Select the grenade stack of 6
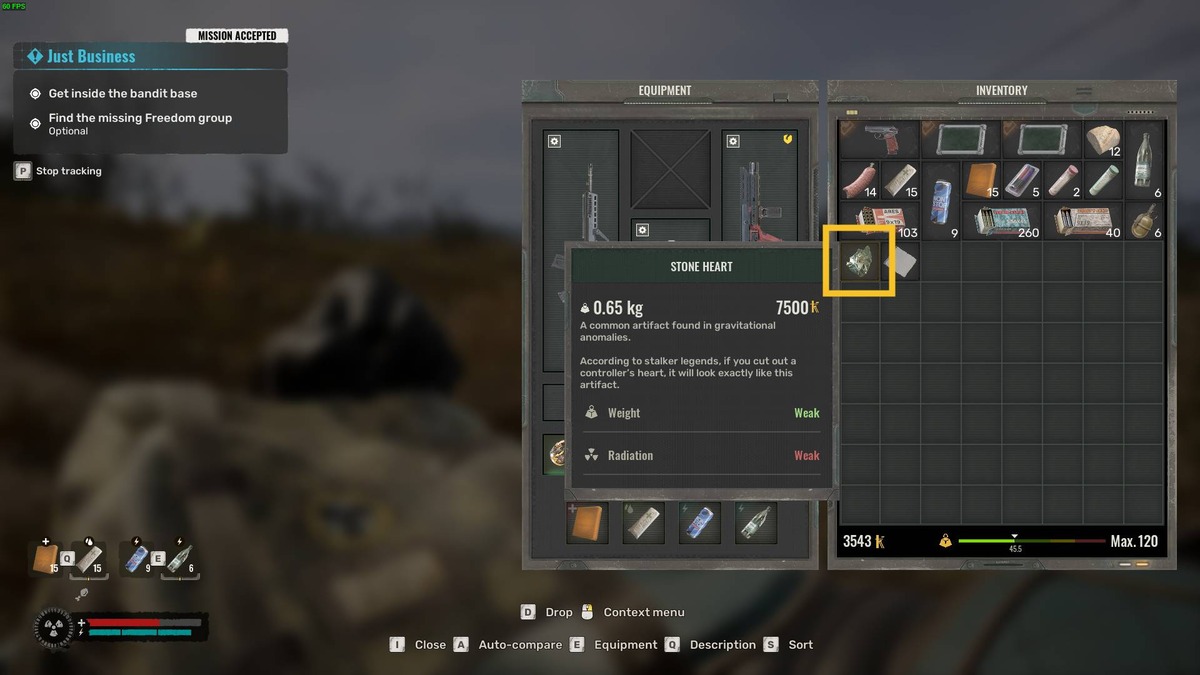 (x=1145, y=220)
